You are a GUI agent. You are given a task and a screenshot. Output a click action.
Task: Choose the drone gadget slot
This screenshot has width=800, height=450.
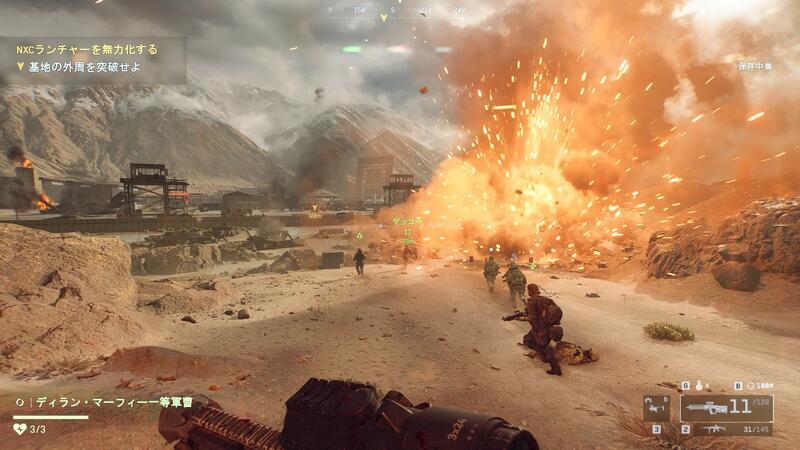[x=657, y=407]
